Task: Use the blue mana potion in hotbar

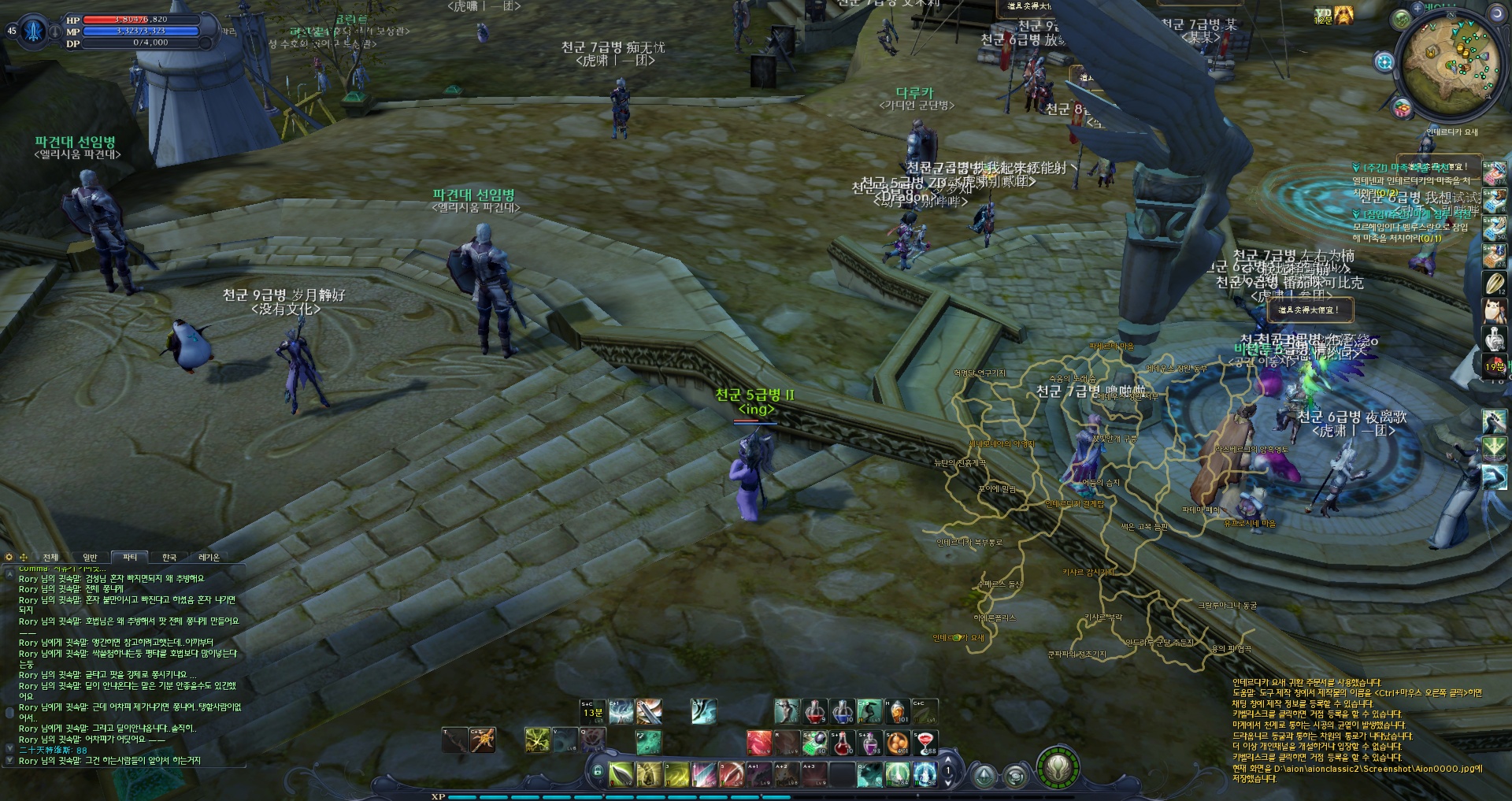Action: click(x=843, y=713)
